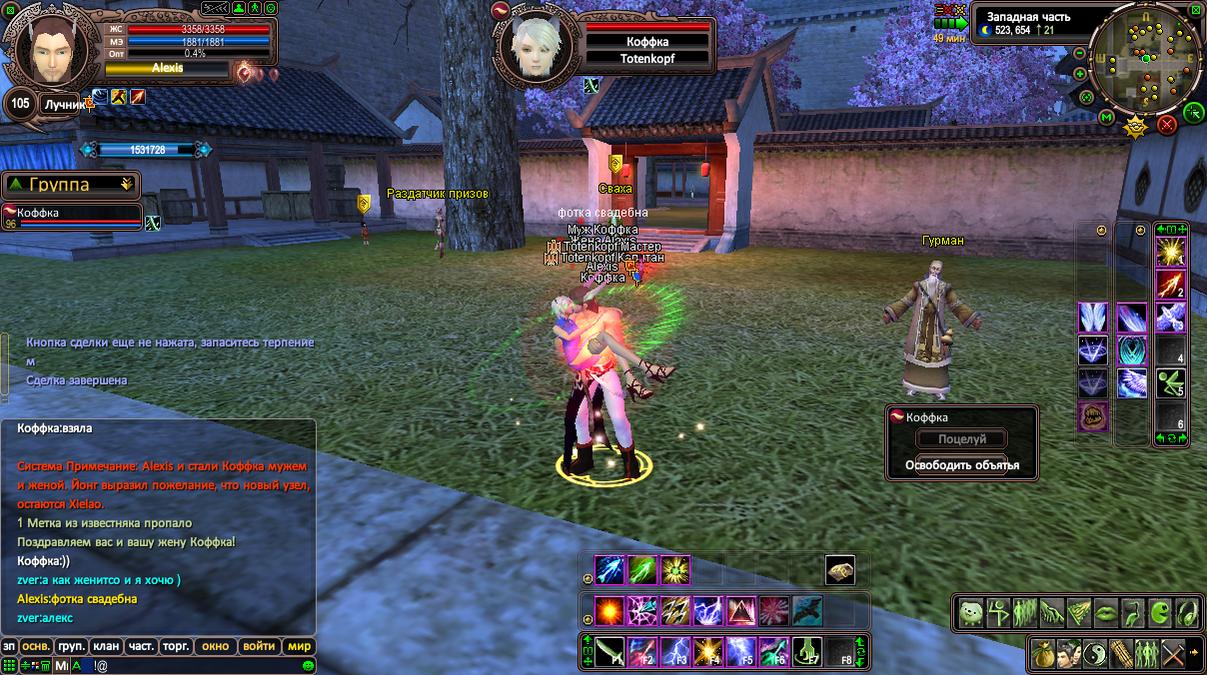Viewport: 1207px width, 675px height.
Task: Click the green lips emote icon
Action: point(1106,612)
